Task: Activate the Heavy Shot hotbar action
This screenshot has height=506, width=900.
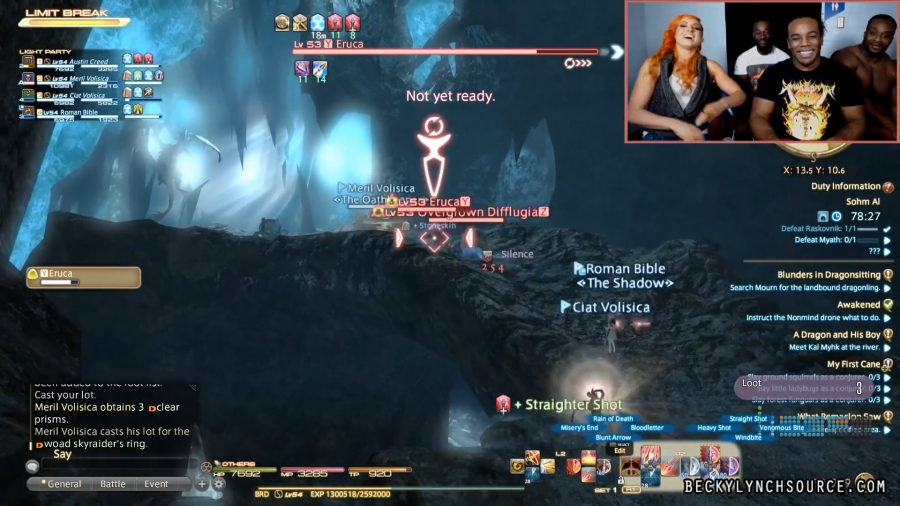Action: pos(713,428)
